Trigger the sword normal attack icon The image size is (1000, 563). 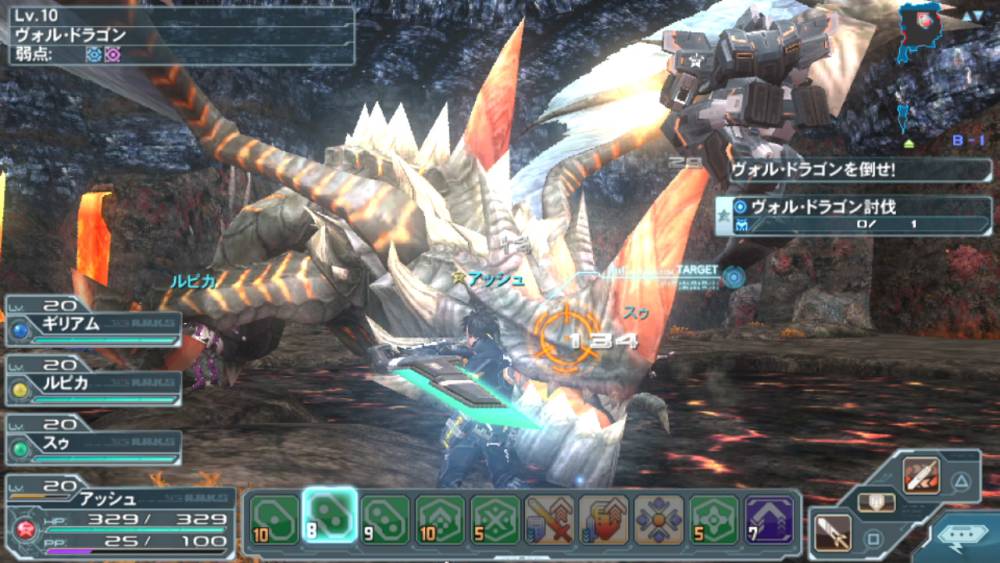(832, 533)
